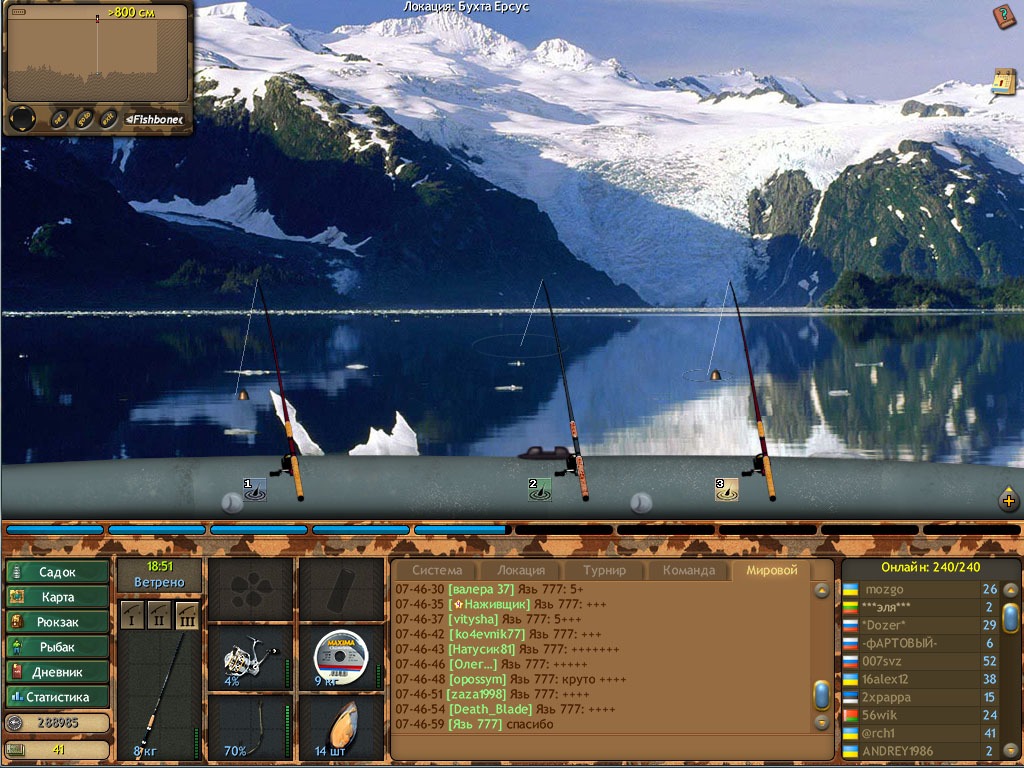Select rod setup tab II
Image resolution: width=1024 pixels, height=768 pixels.
point(159,615)
